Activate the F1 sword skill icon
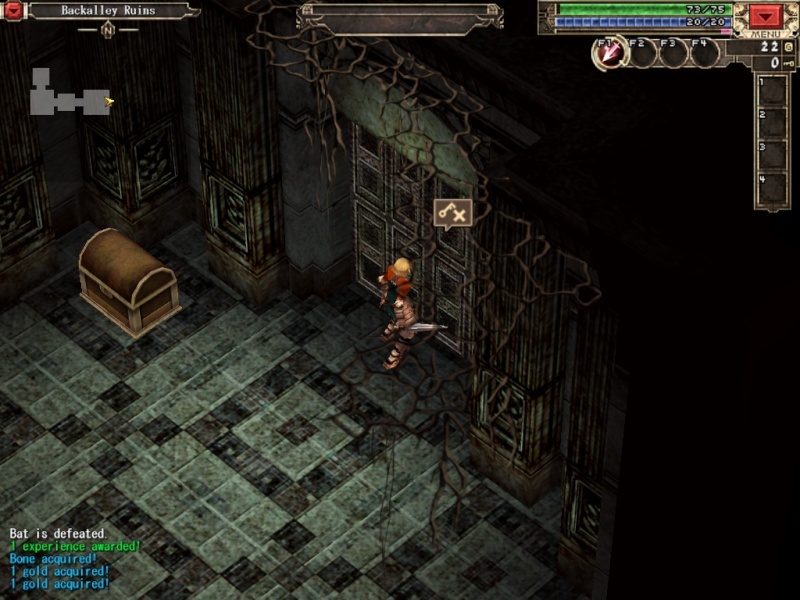This screenshot has width=800, height=600. (609, 53)
